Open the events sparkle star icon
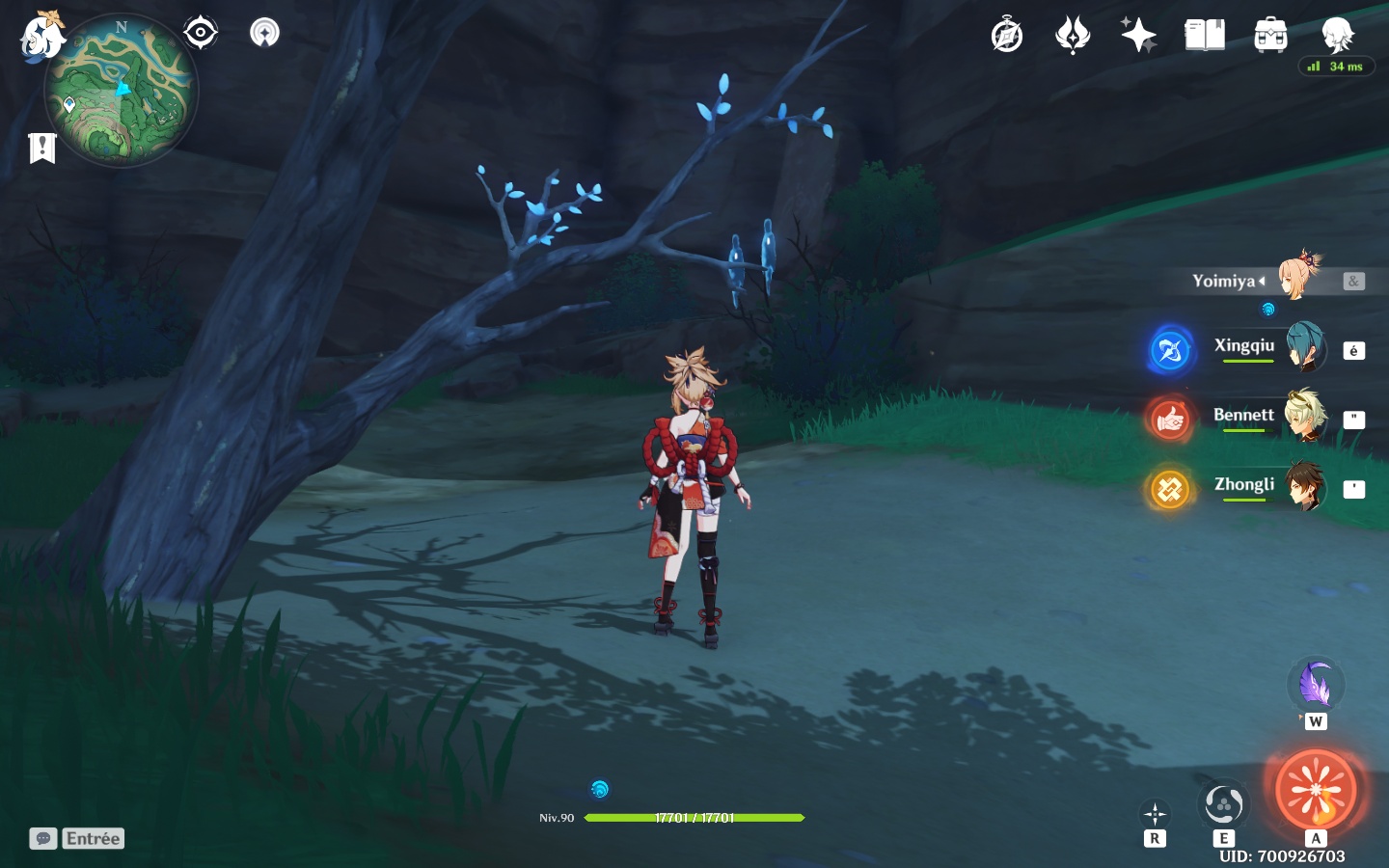This screenshot has height=868, width=1389. click(1138, 36)
